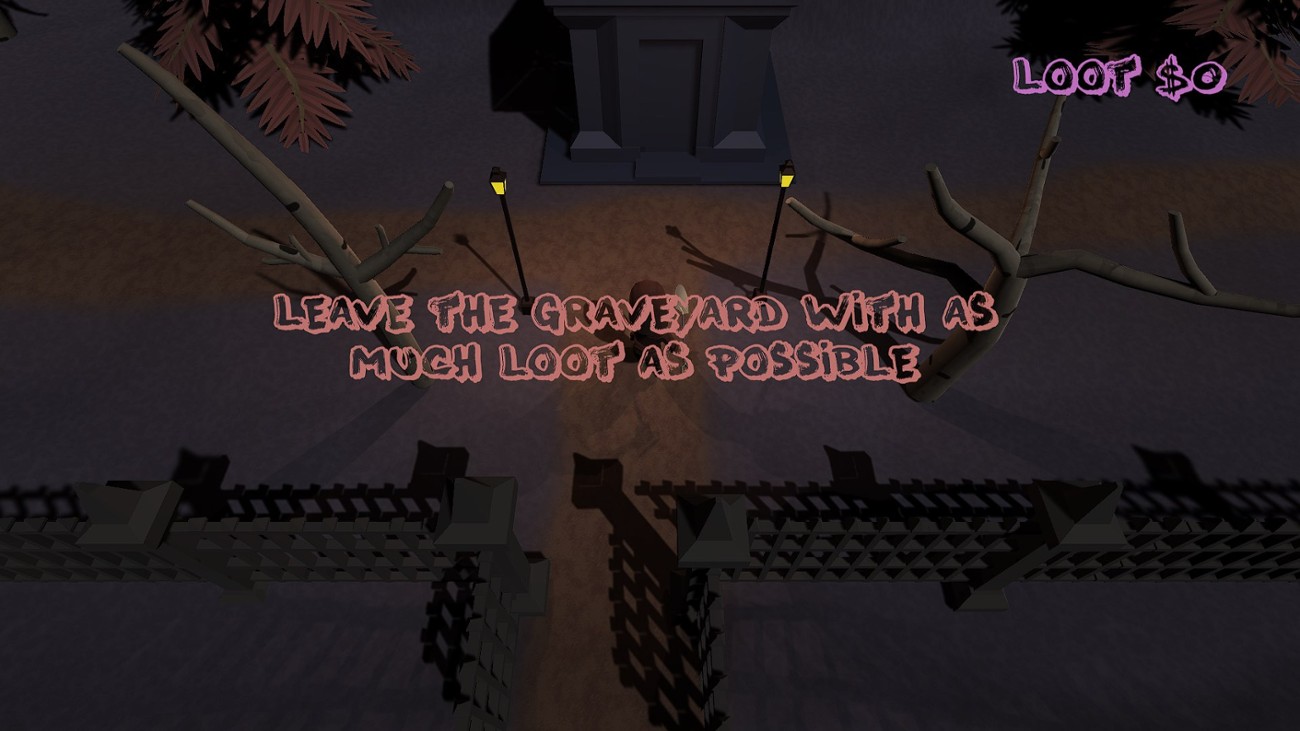The image size is (1300, 731).
Task: Click the yellow lamp light on the right lamp
Action: (x=785, y=180)
